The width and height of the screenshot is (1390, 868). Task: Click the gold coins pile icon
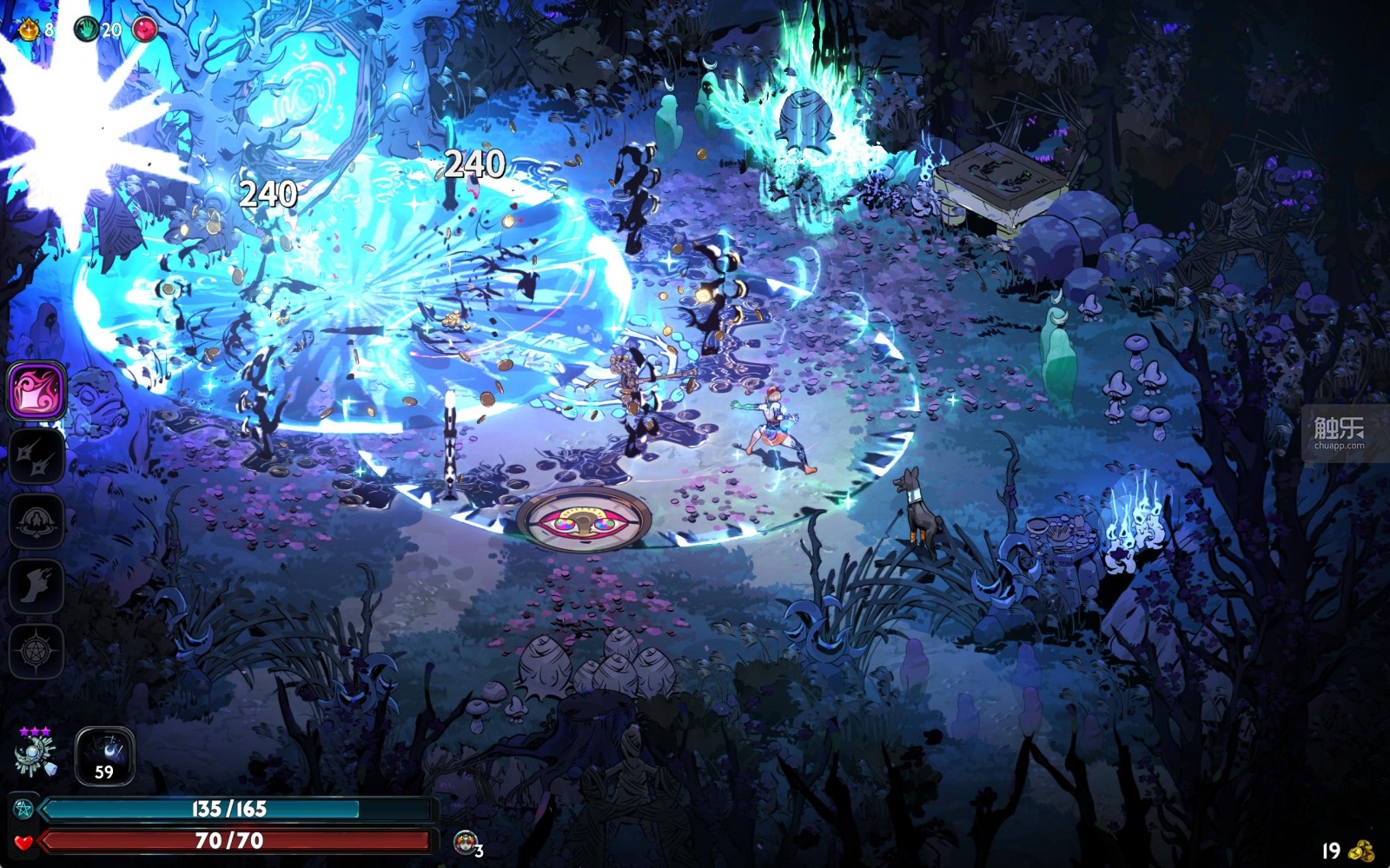1360,851
